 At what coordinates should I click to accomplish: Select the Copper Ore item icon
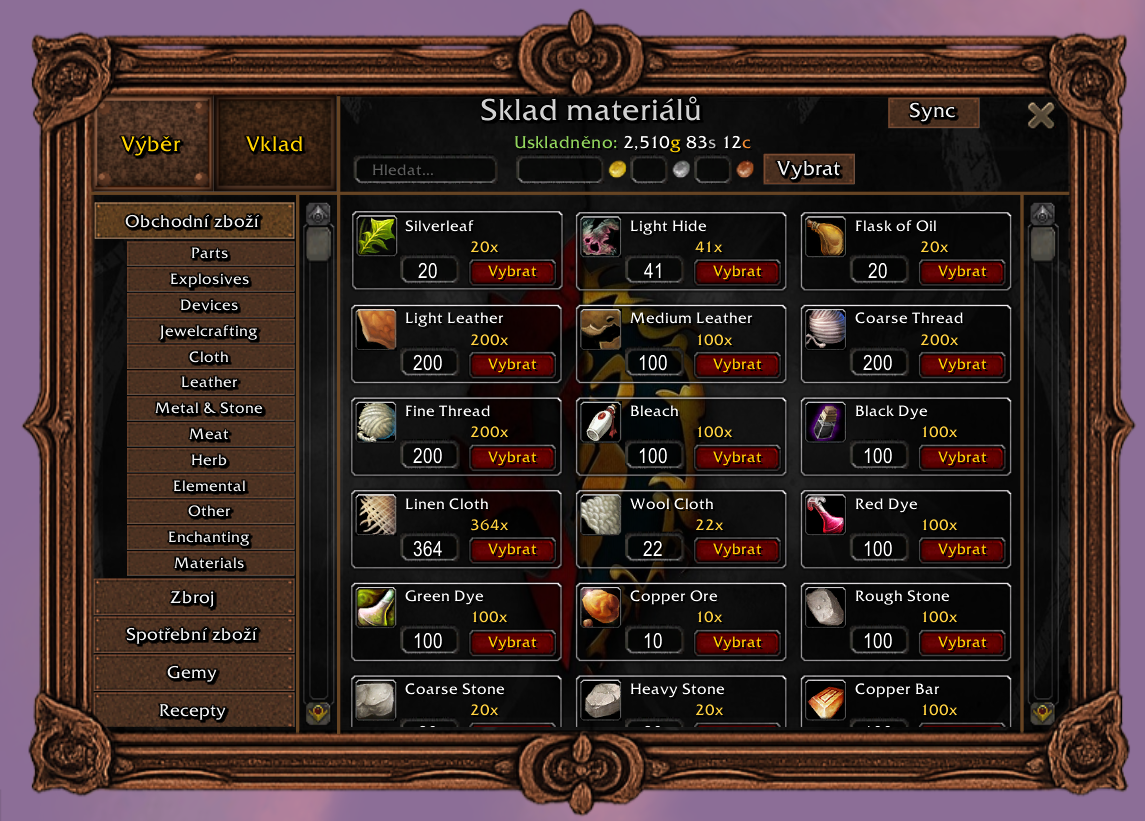600,607
